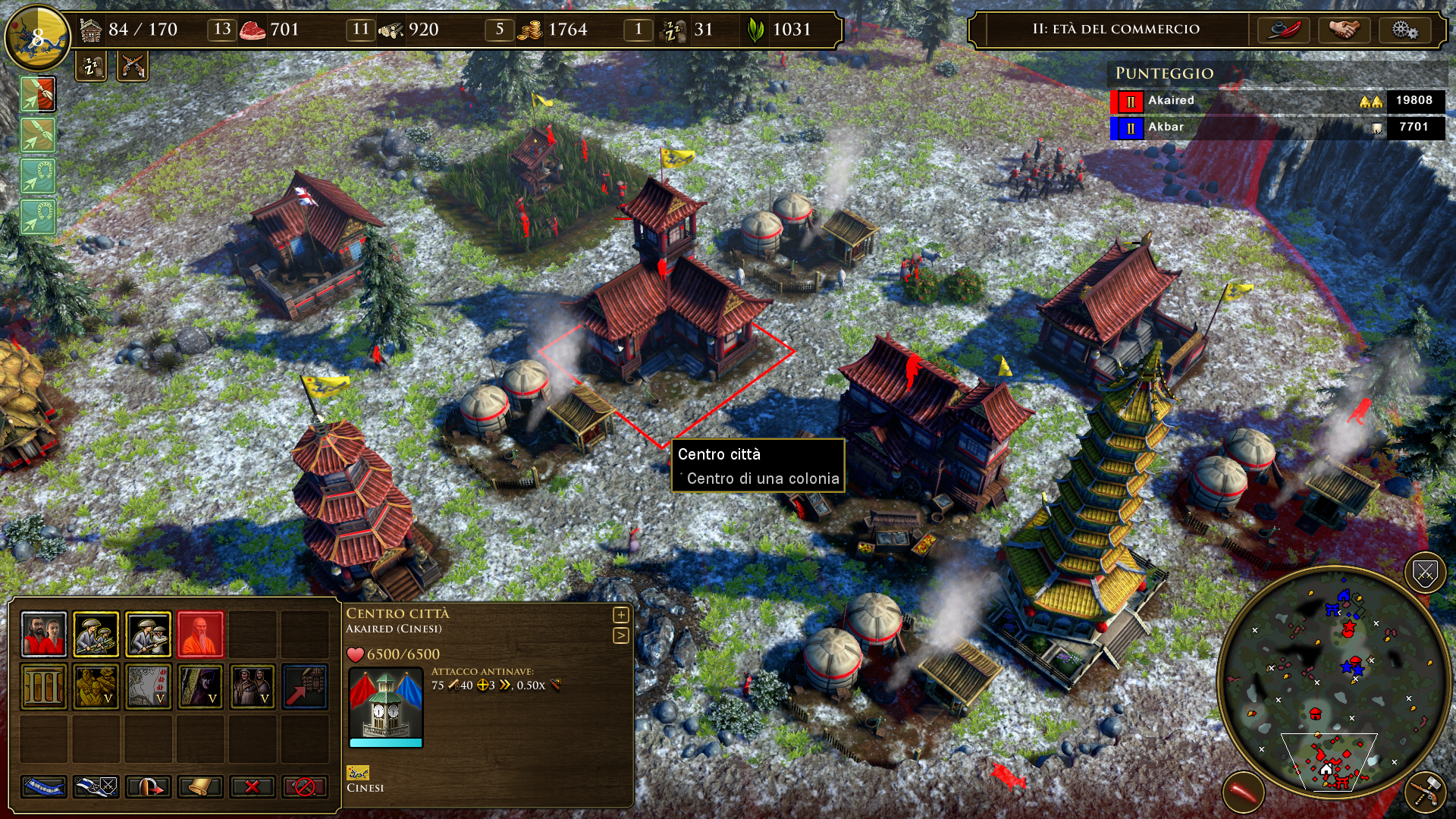Advance to Age III with the column icon
The image size is (1456, 819).
[44, 686]
